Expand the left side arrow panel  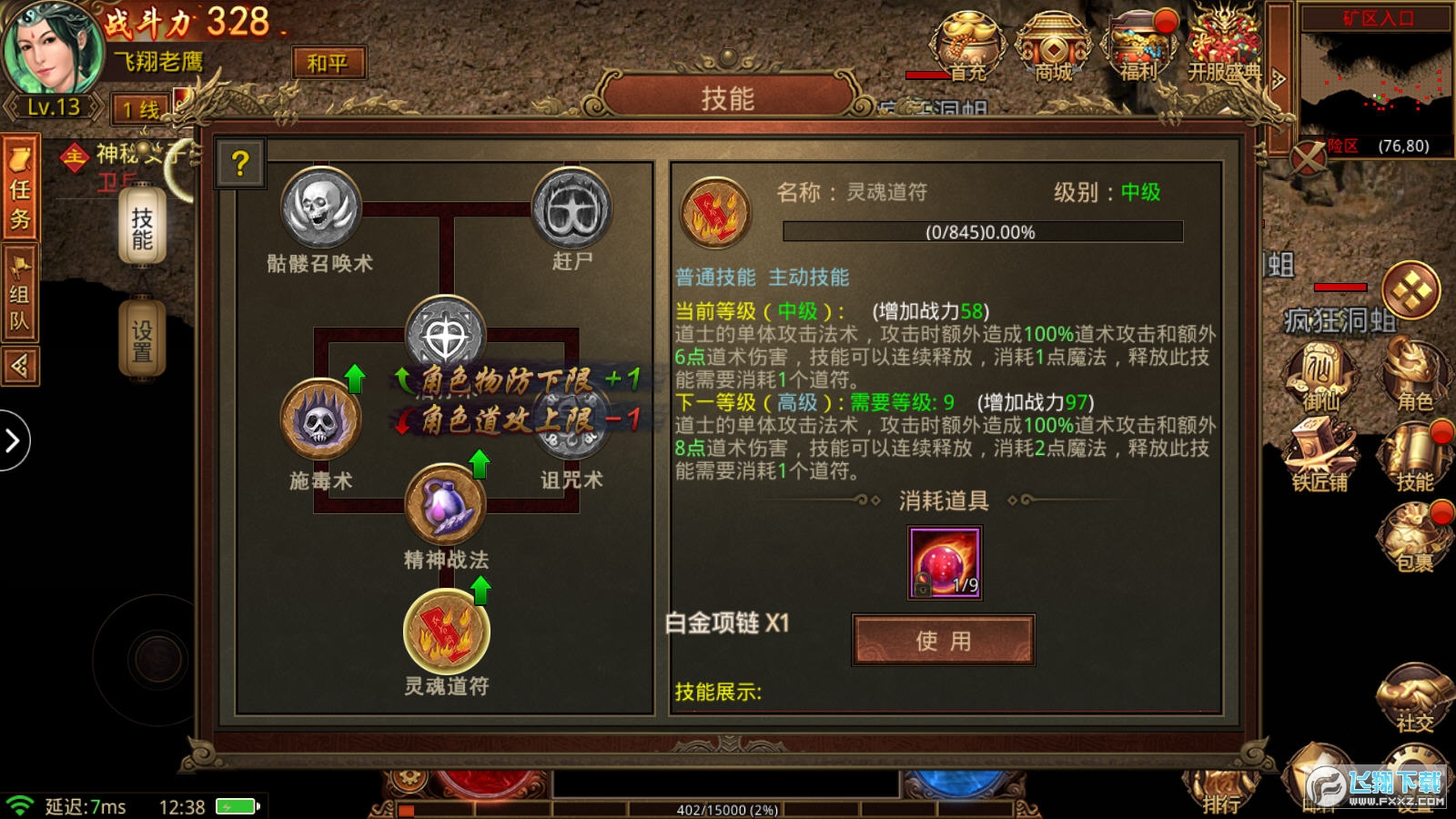(13, 440)
